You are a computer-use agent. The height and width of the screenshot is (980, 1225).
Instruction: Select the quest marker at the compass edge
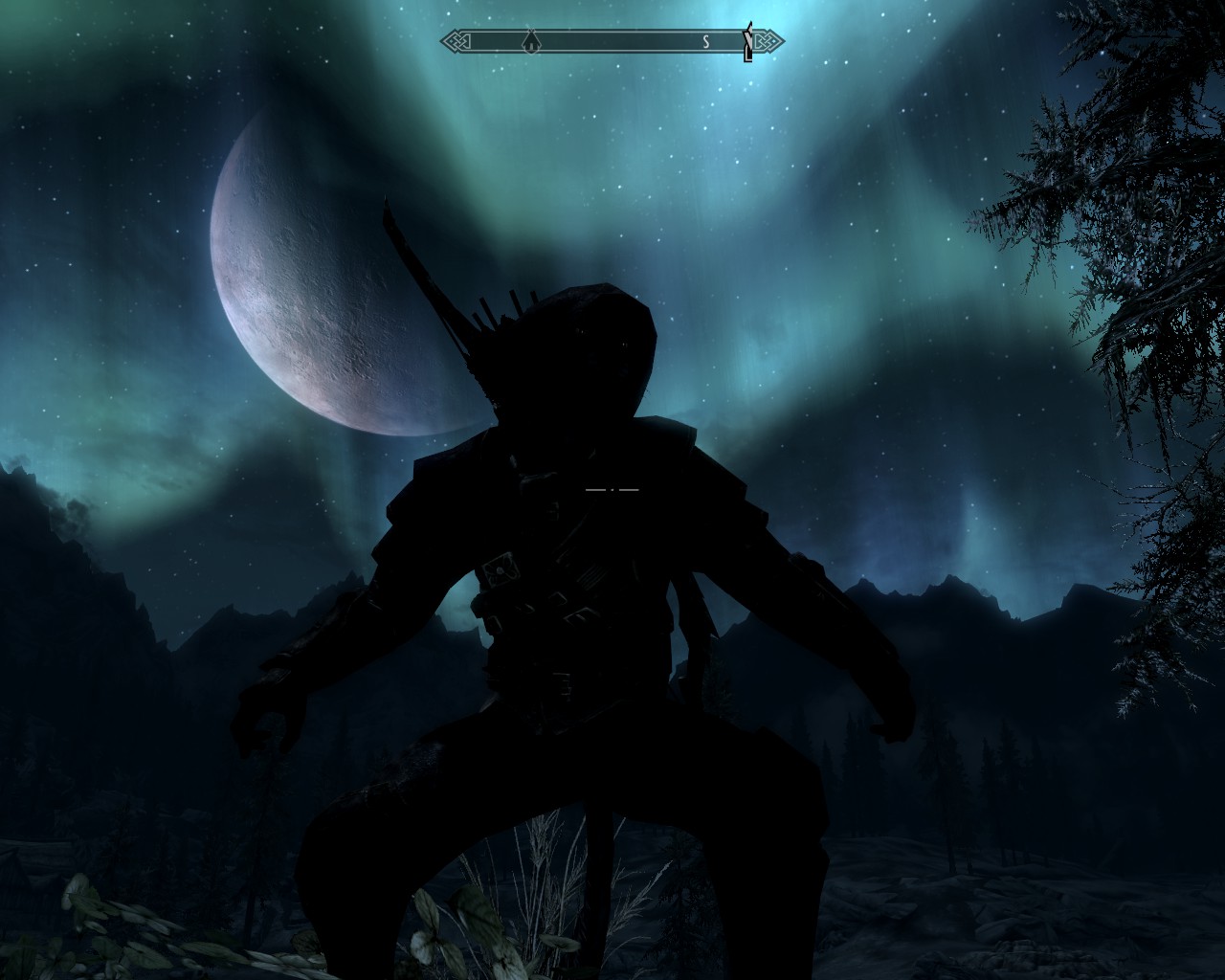pyautogui.click(x=748, y=42)
